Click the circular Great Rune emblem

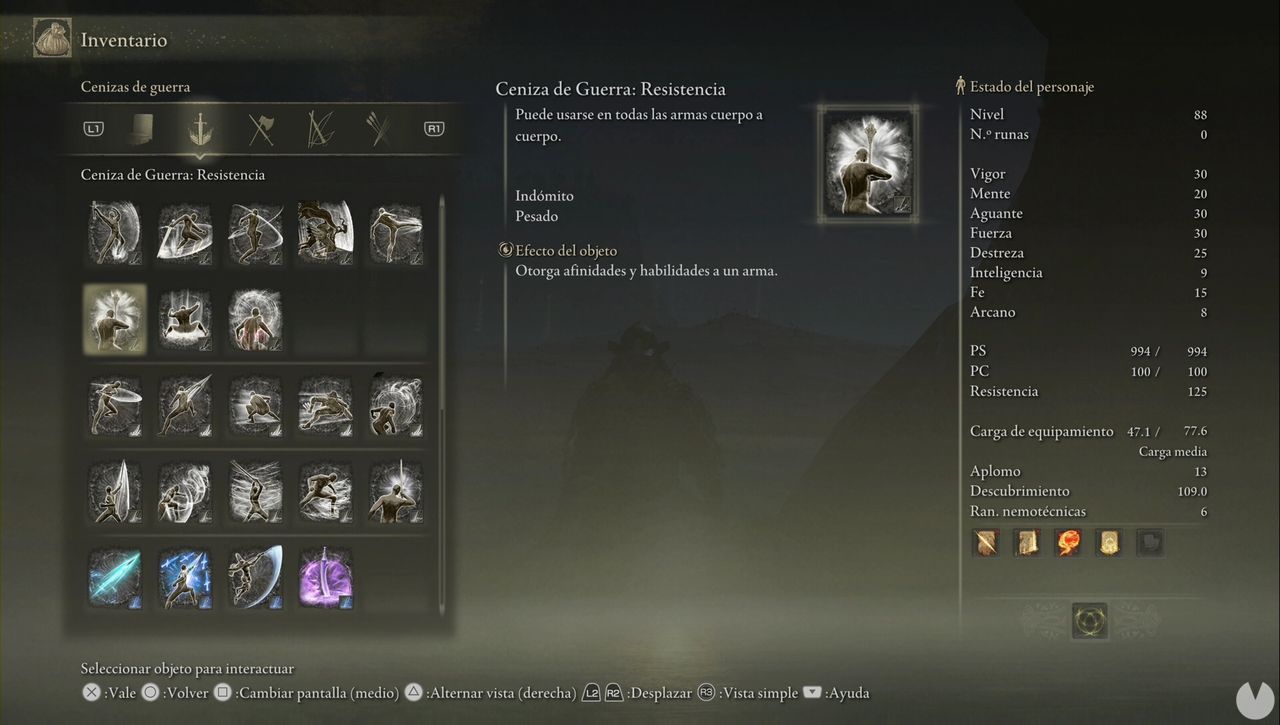[x=1090, y=620]
